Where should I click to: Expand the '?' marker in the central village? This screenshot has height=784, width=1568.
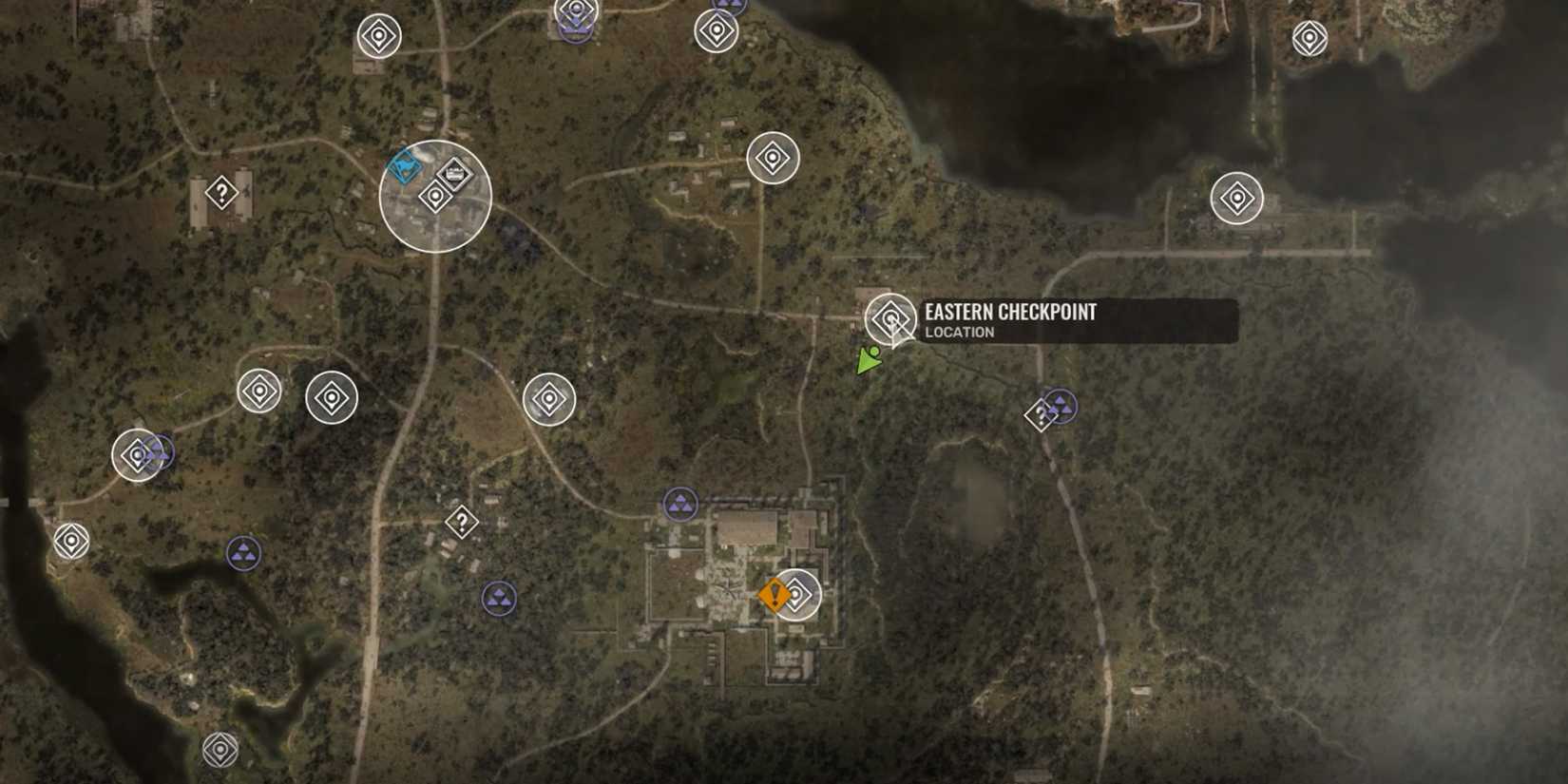click(x=461, y=521)
